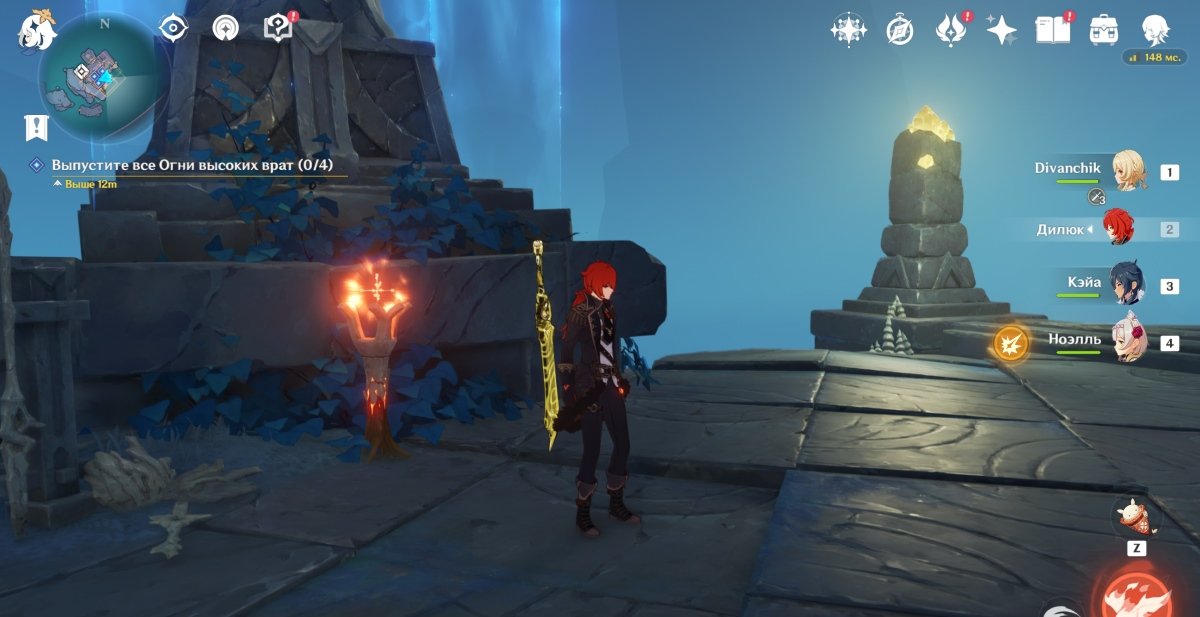The image size is (1200, 617).
Task: Open the quest log exclamation banner
Action: pos(37,127)
